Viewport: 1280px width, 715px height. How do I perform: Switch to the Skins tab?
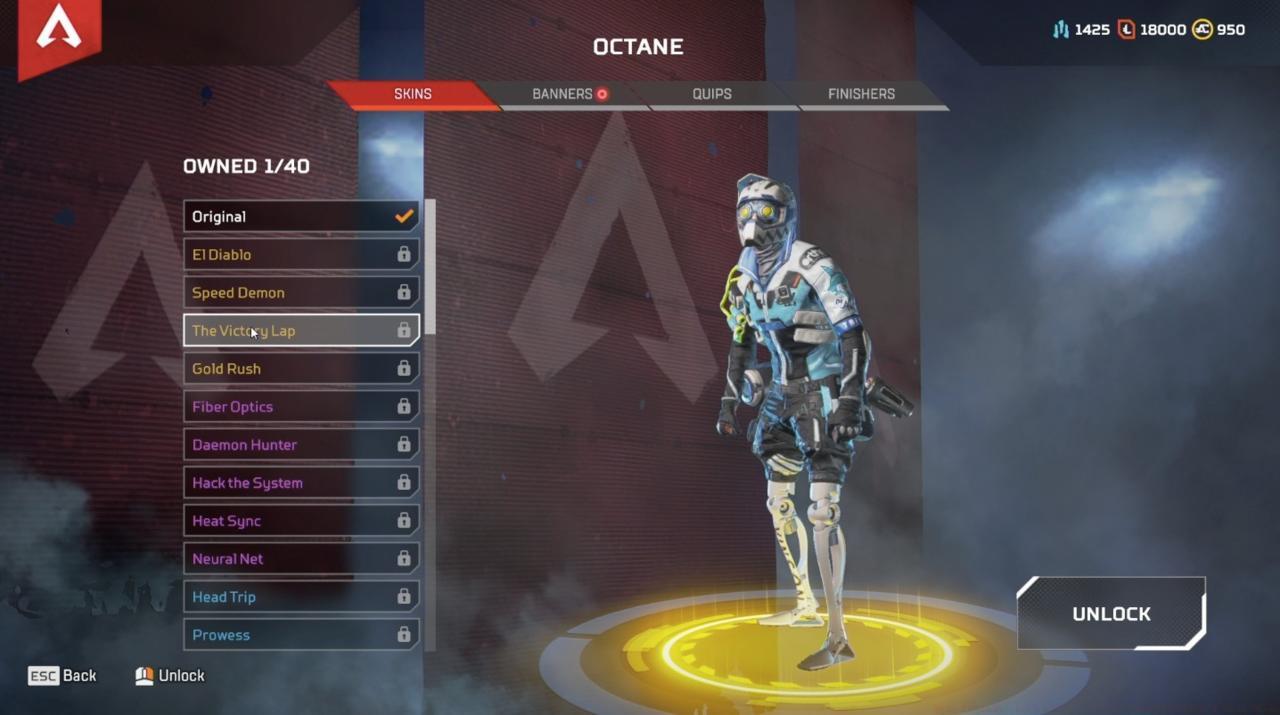pos(412,94)
